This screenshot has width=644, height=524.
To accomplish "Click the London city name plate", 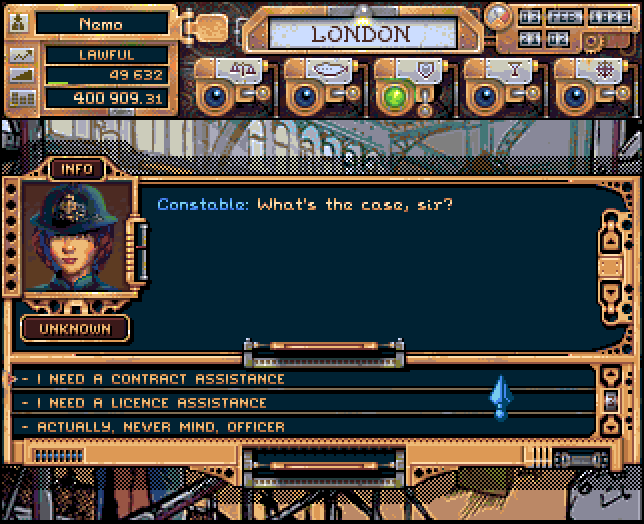I will click(x=360, y=34).
